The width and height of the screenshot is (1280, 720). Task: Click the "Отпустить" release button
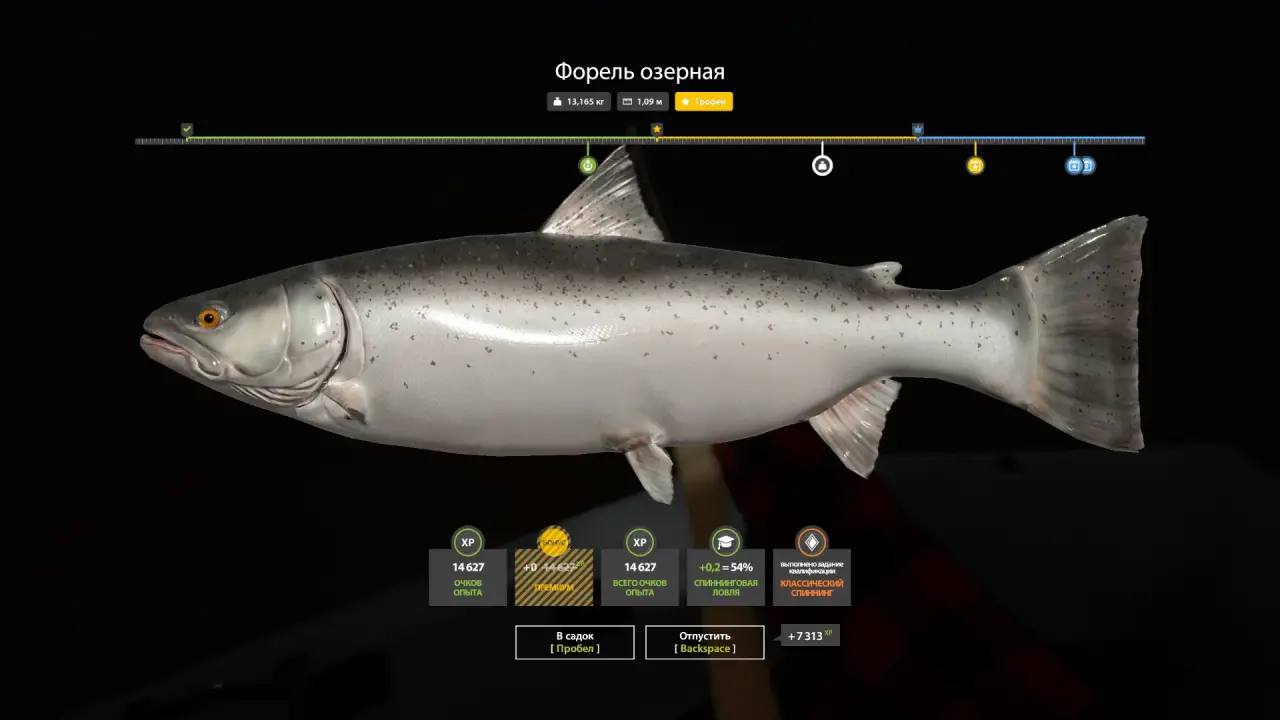[x=705, y=642]
